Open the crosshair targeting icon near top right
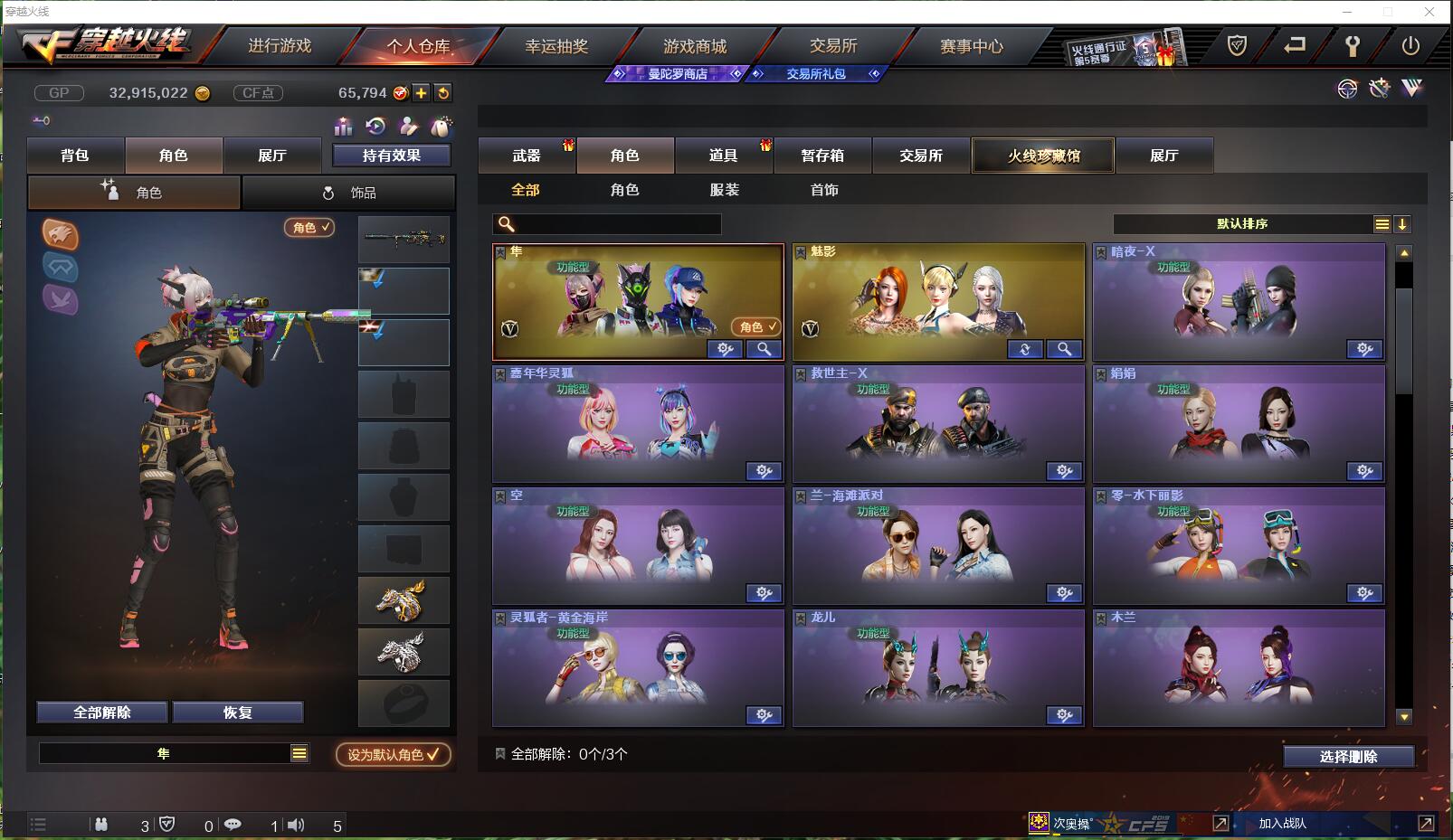1453x840 pixels. (1347, 90)
